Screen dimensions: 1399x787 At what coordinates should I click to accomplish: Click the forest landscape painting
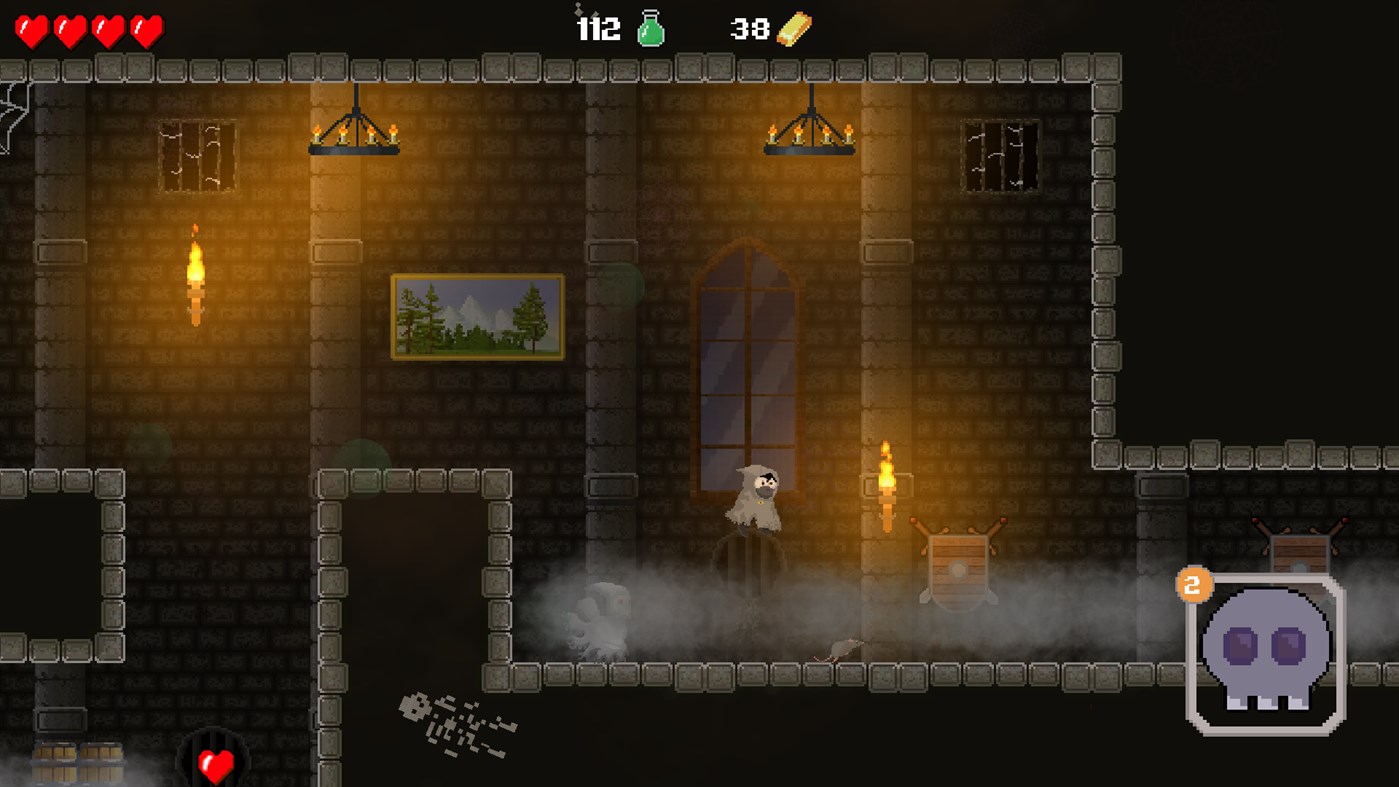[478, 316]
